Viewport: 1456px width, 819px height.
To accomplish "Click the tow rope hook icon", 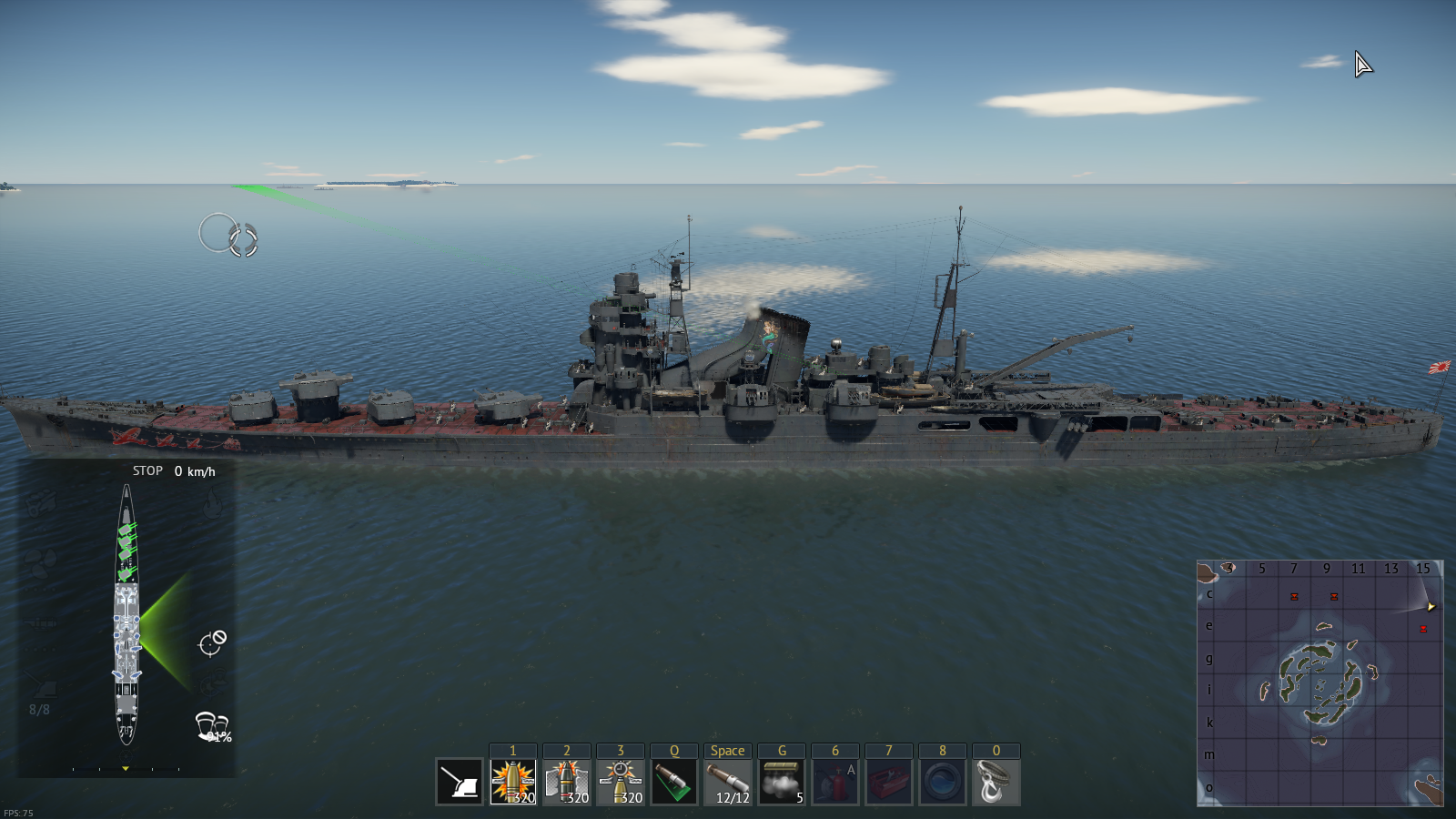I will [x=996, y=782].
